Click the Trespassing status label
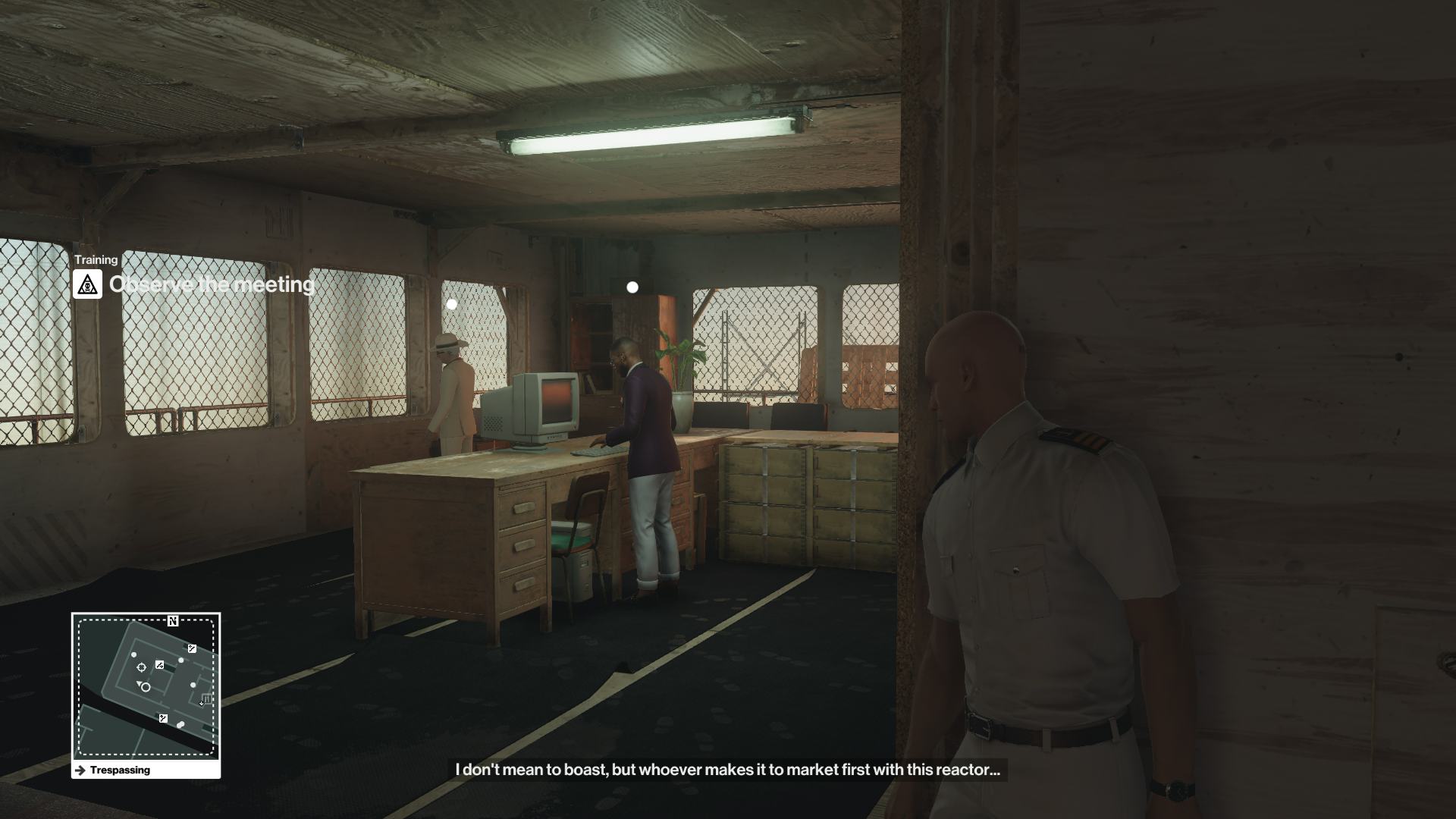 [x=121, y=770]
